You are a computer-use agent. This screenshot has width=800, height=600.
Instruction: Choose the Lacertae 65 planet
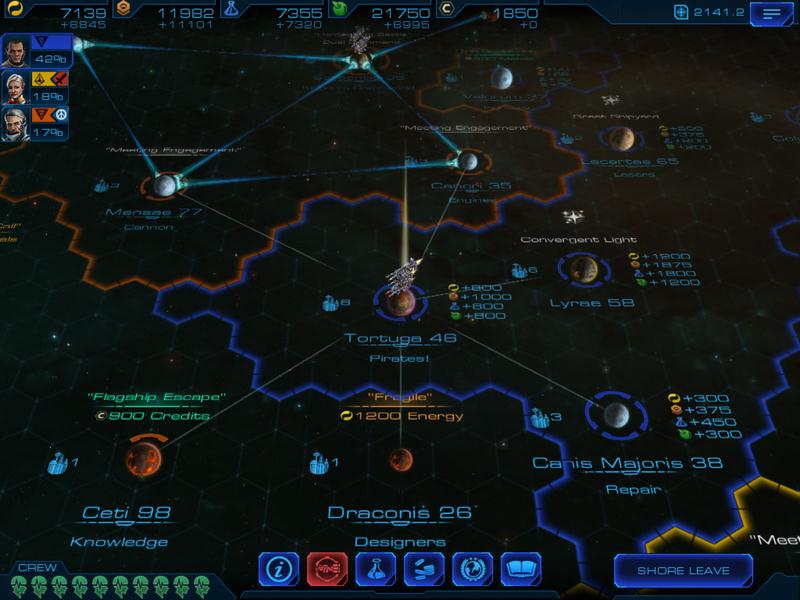tap(621, 137)
